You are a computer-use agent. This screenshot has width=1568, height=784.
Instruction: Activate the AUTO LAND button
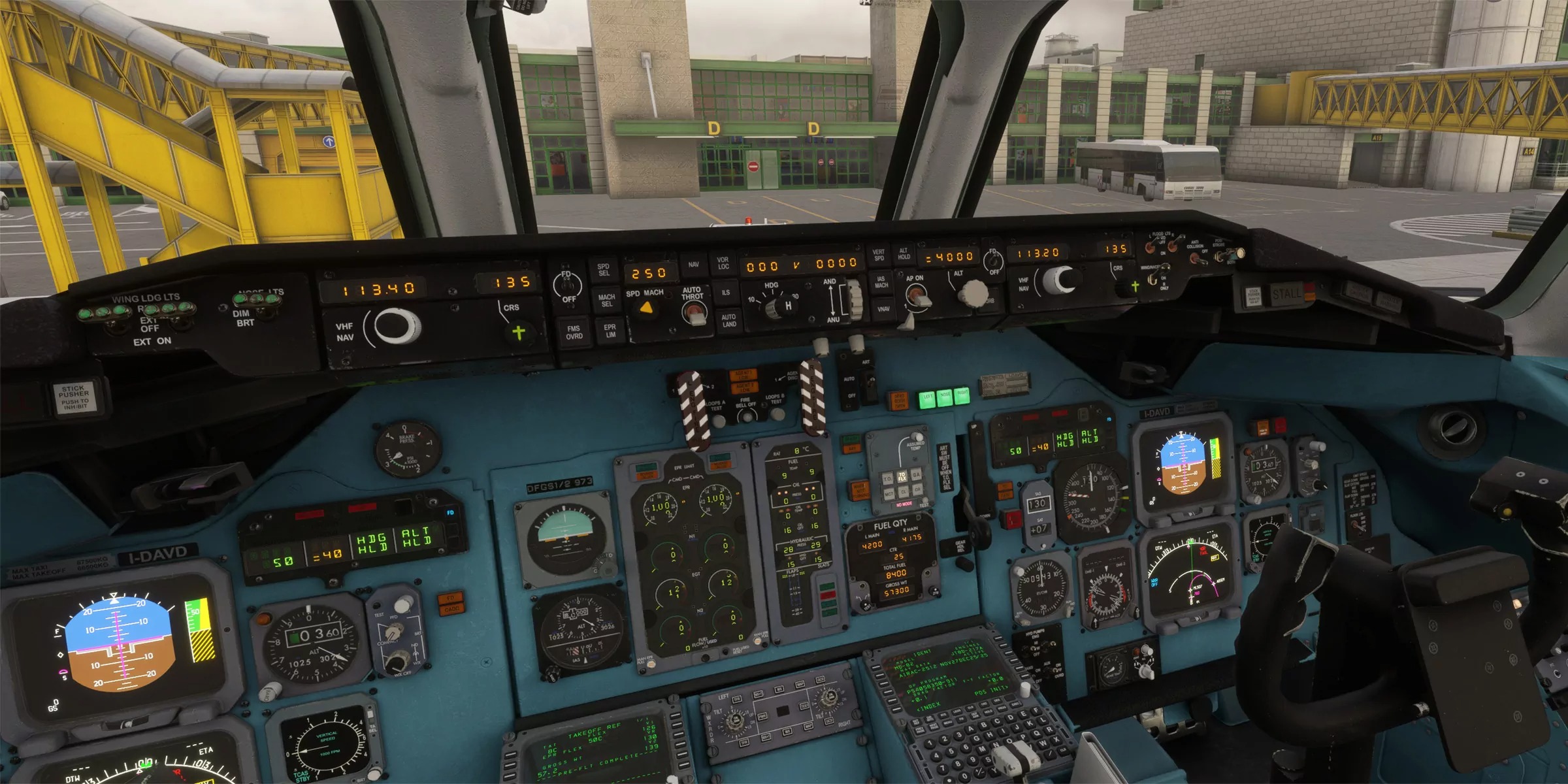coord(729,320)
